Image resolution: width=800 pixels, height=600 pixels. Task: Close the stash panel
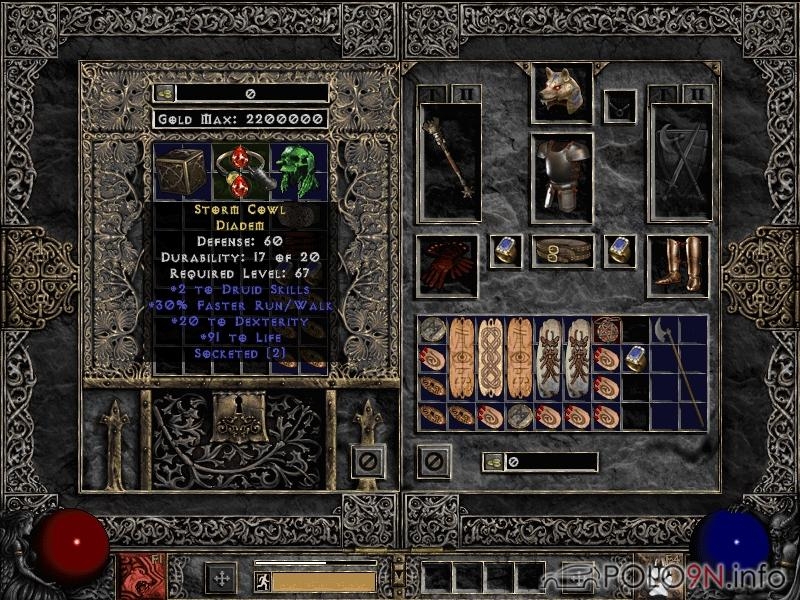click(368, 461)
